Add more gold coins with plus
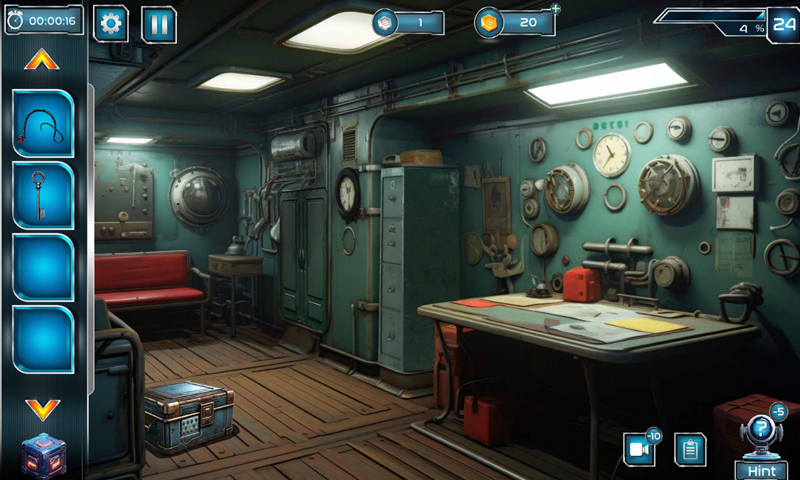800x480 pixels. 556,9
